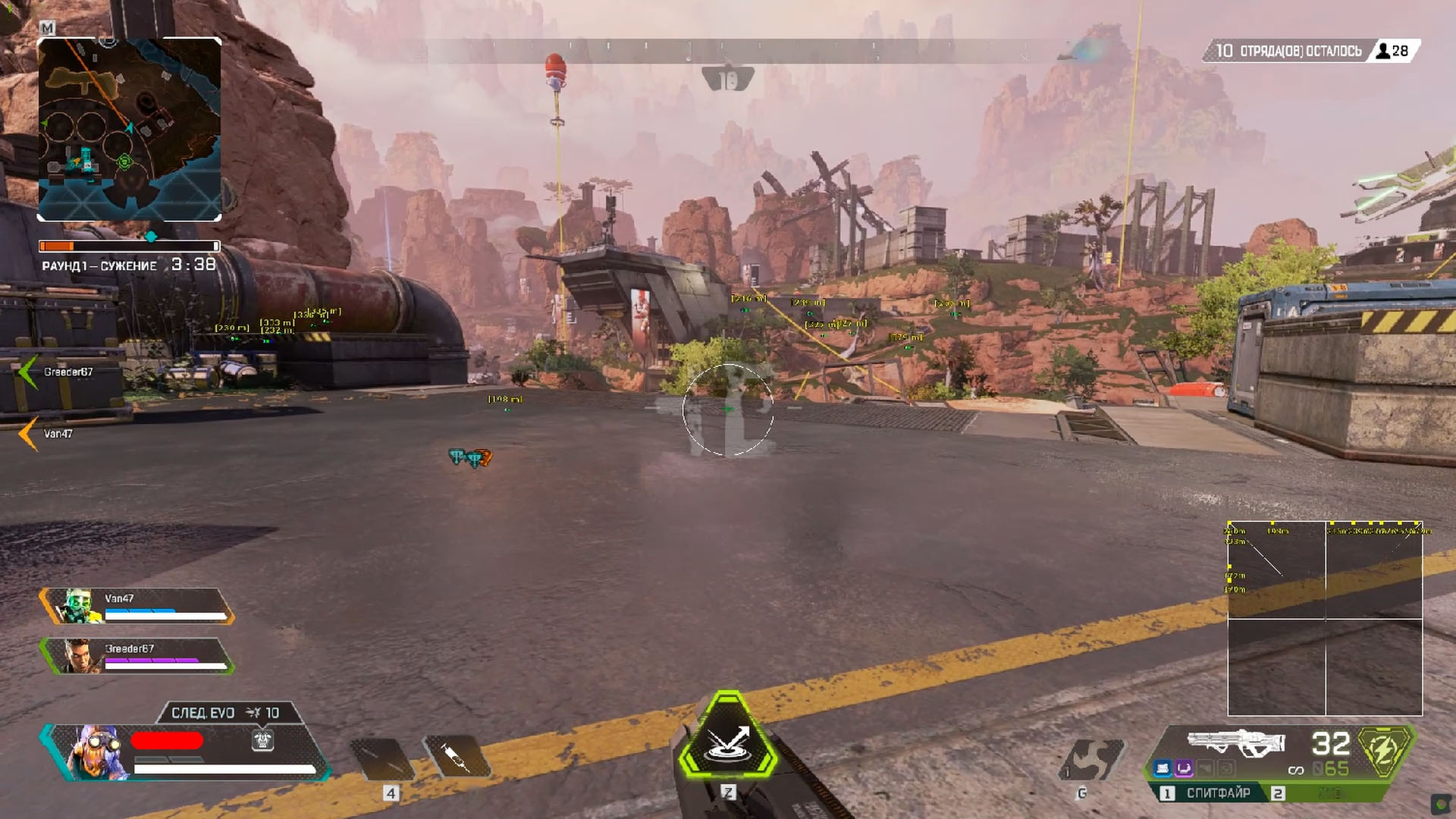Click the compass bar heading strip
This screenshot has height=819, width=1456.
pos(728,52)
